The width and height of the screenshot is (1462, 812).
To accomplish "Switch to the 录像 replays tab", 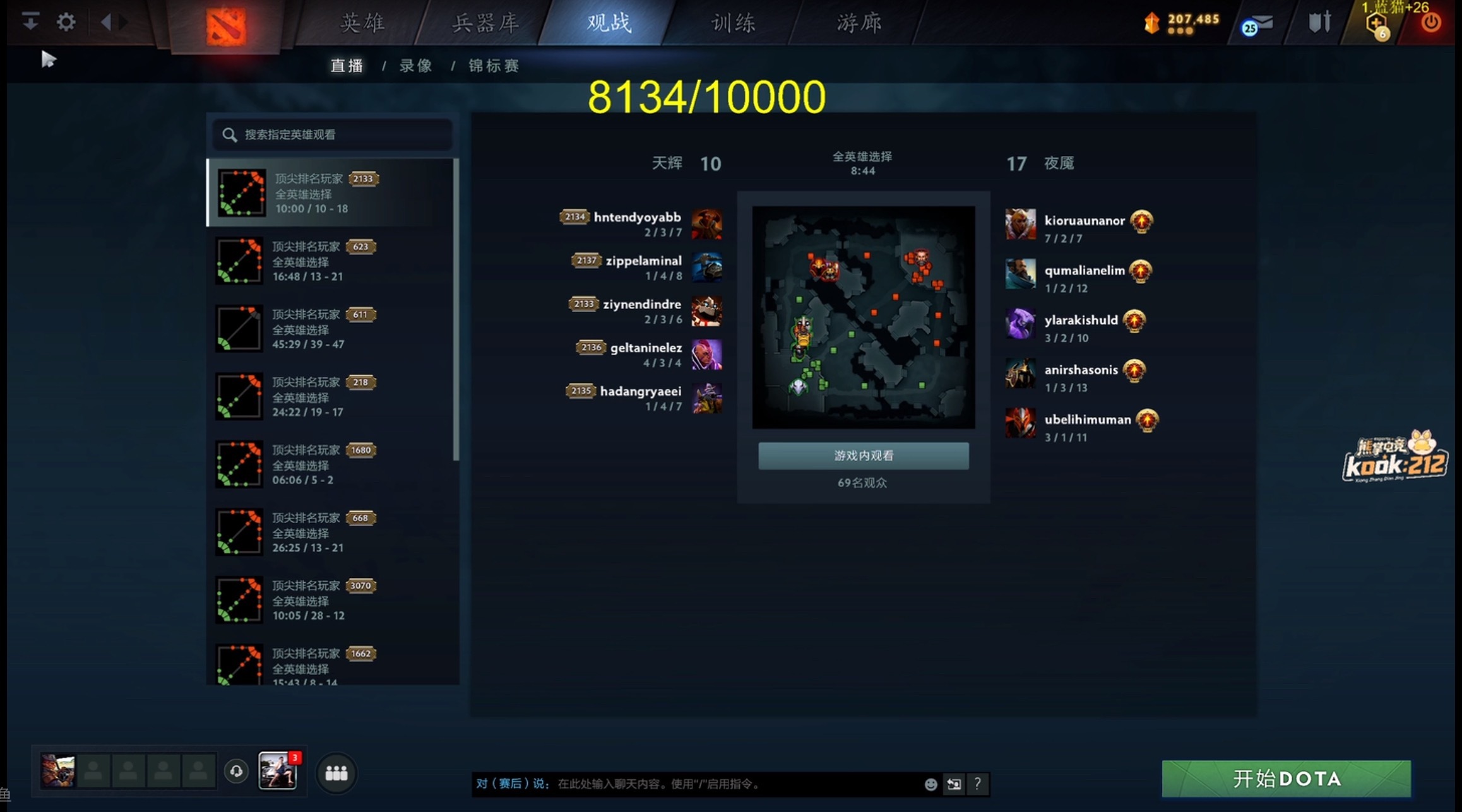I will 415,66.
